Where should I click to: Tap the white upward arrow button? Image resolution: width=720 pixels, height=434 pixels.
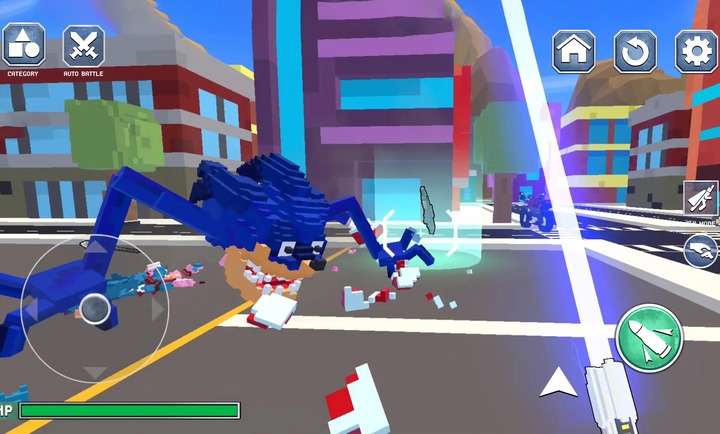click(559, 382)
